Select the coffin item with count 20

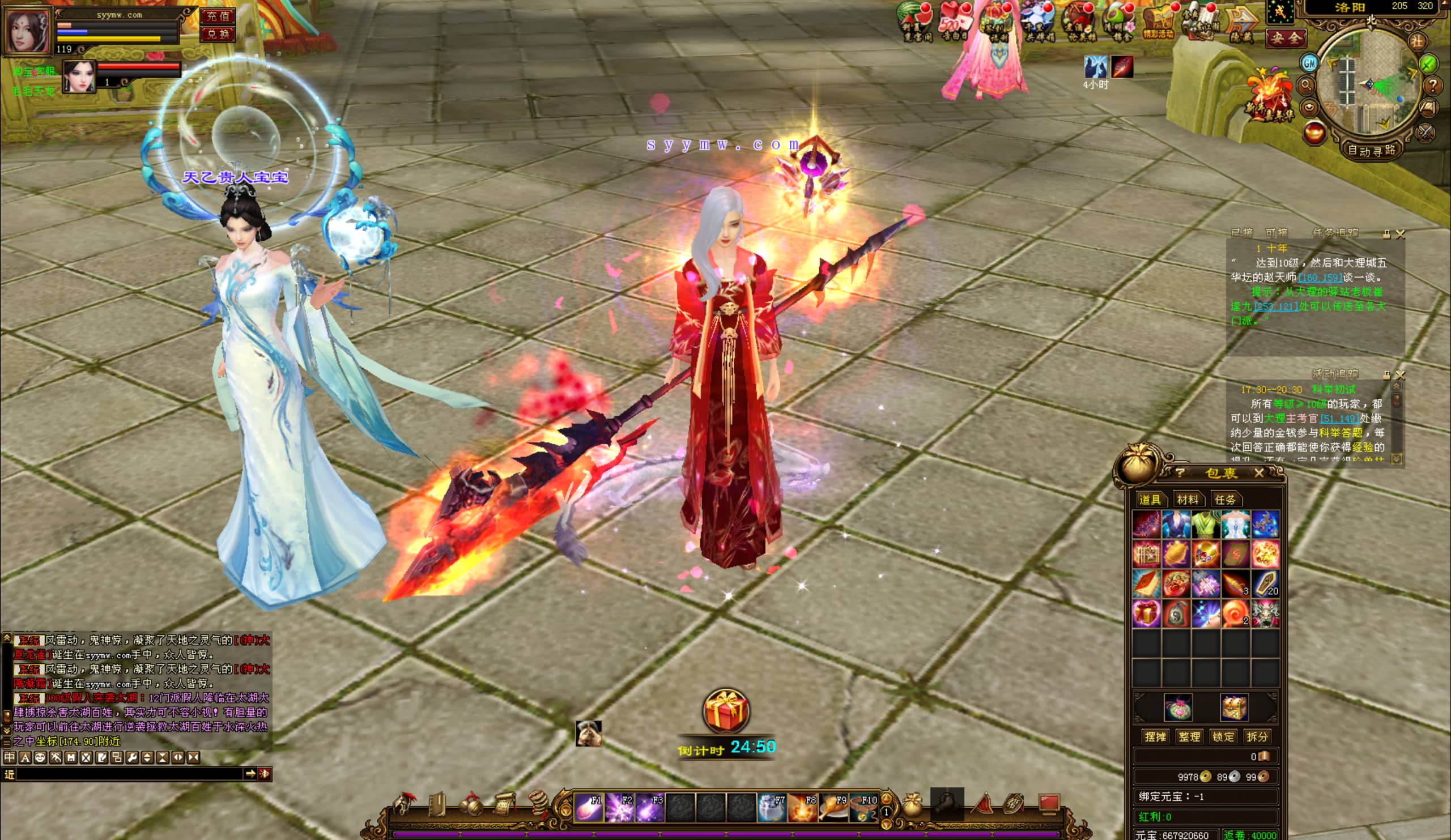tap(1265, 583)
